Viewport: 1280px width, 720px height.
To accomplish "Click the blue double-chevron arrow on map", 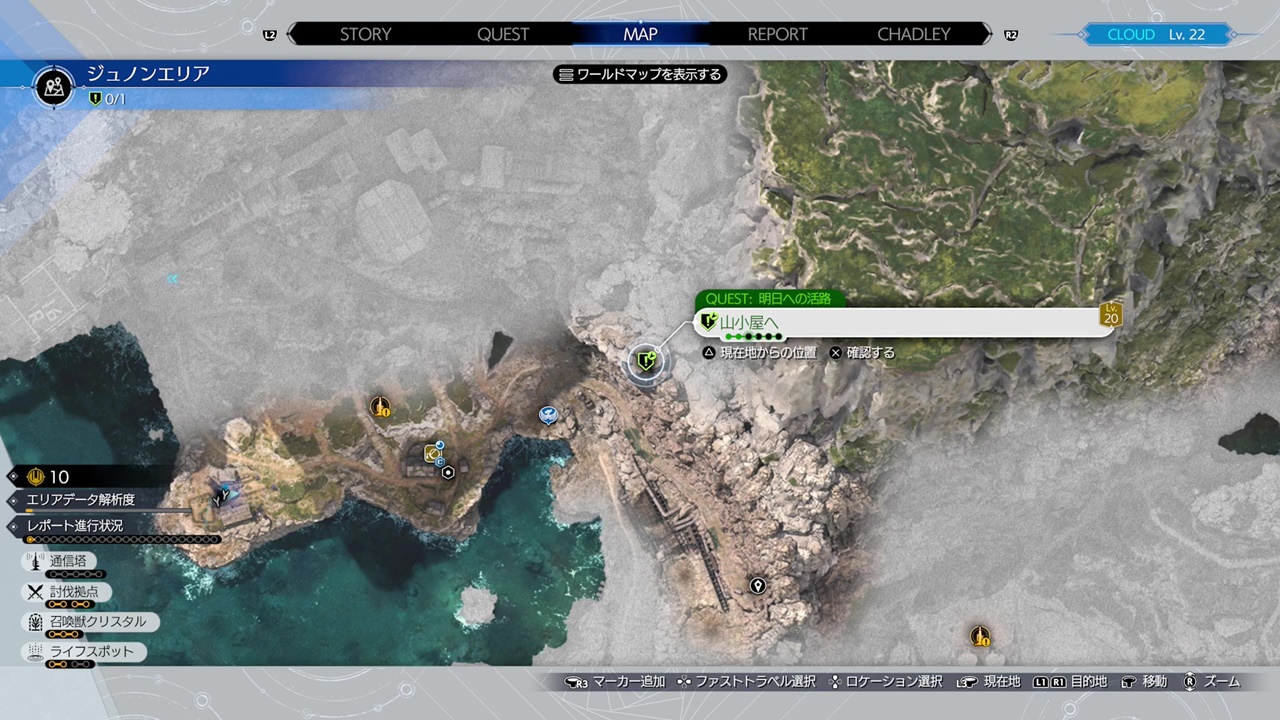I will tap(173, 280).
